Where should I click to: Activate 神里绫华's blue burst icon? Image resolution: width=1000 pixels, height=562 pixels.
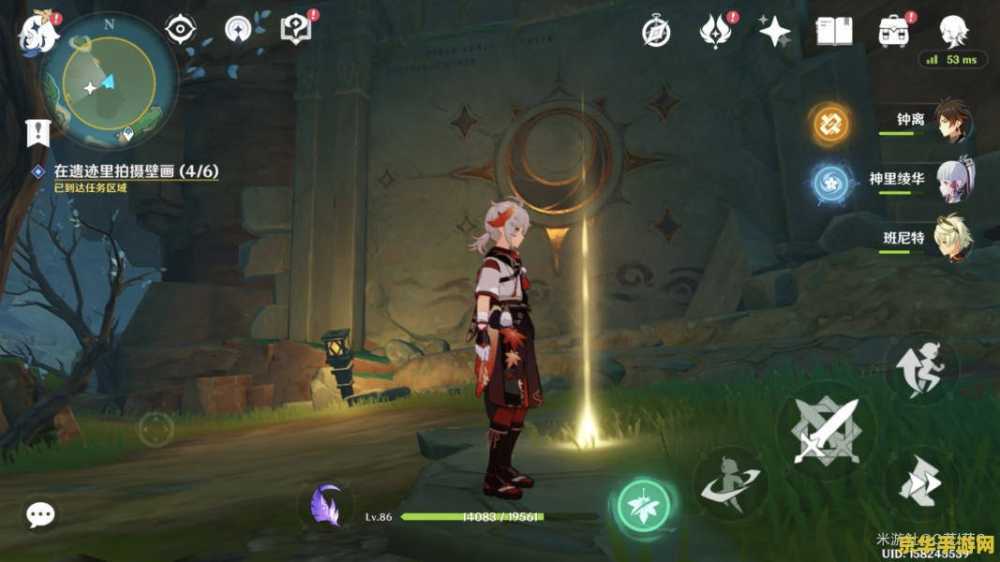tap(830, 182)
